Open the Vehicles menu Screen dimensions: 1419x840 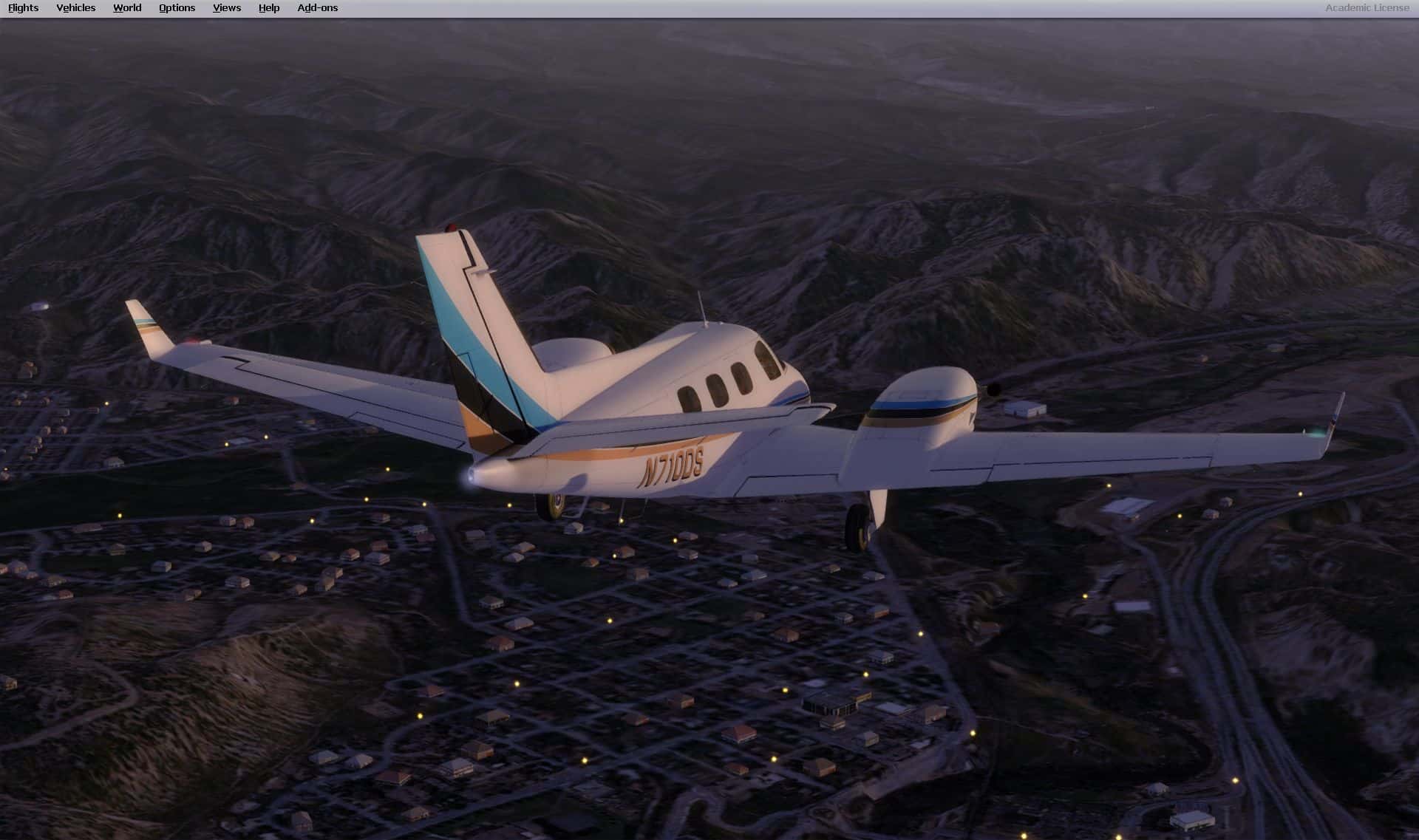[x=75, y=8]
